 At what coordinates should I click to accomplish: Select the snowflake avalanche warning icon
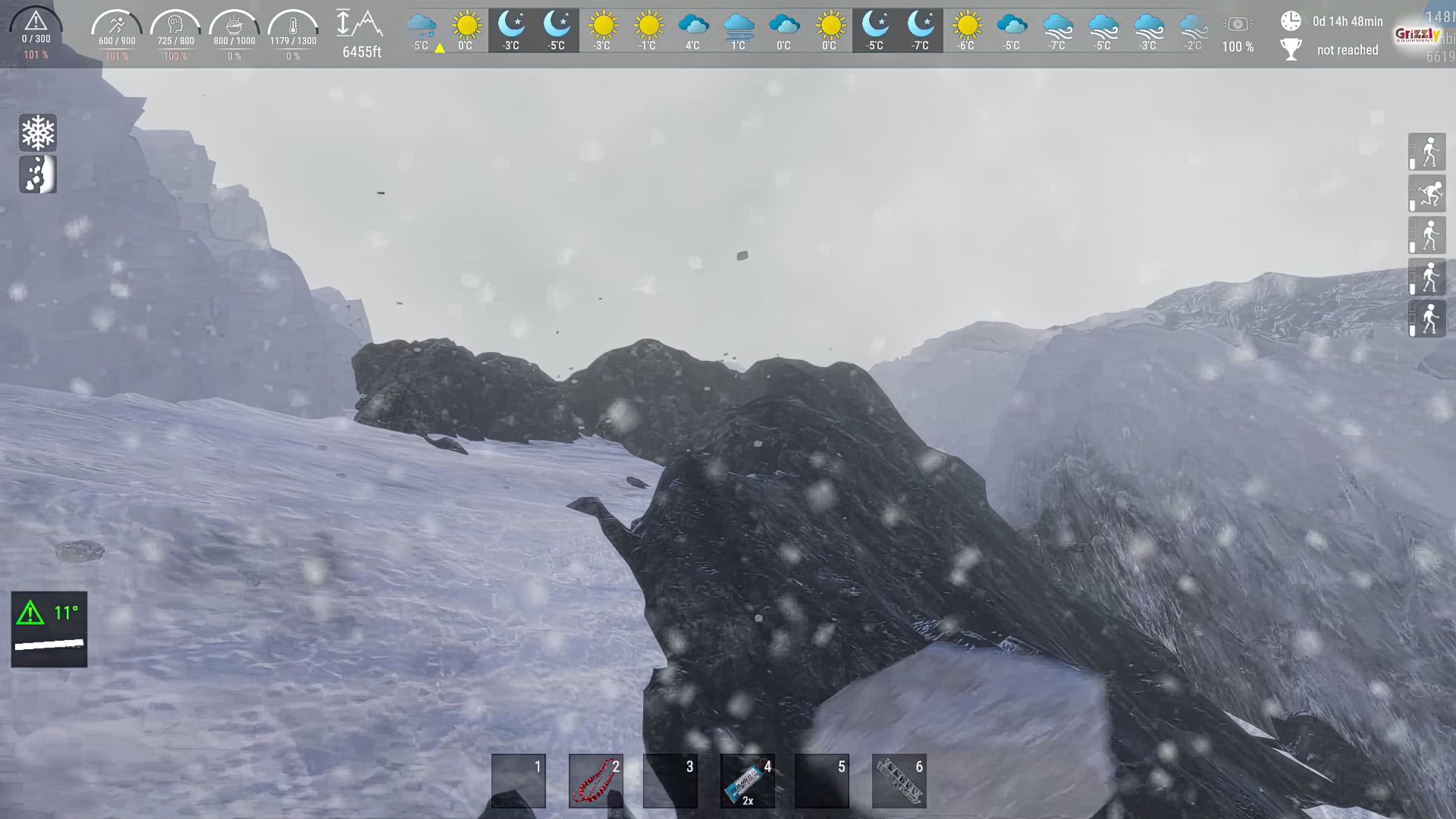click(x=37, y=133)
